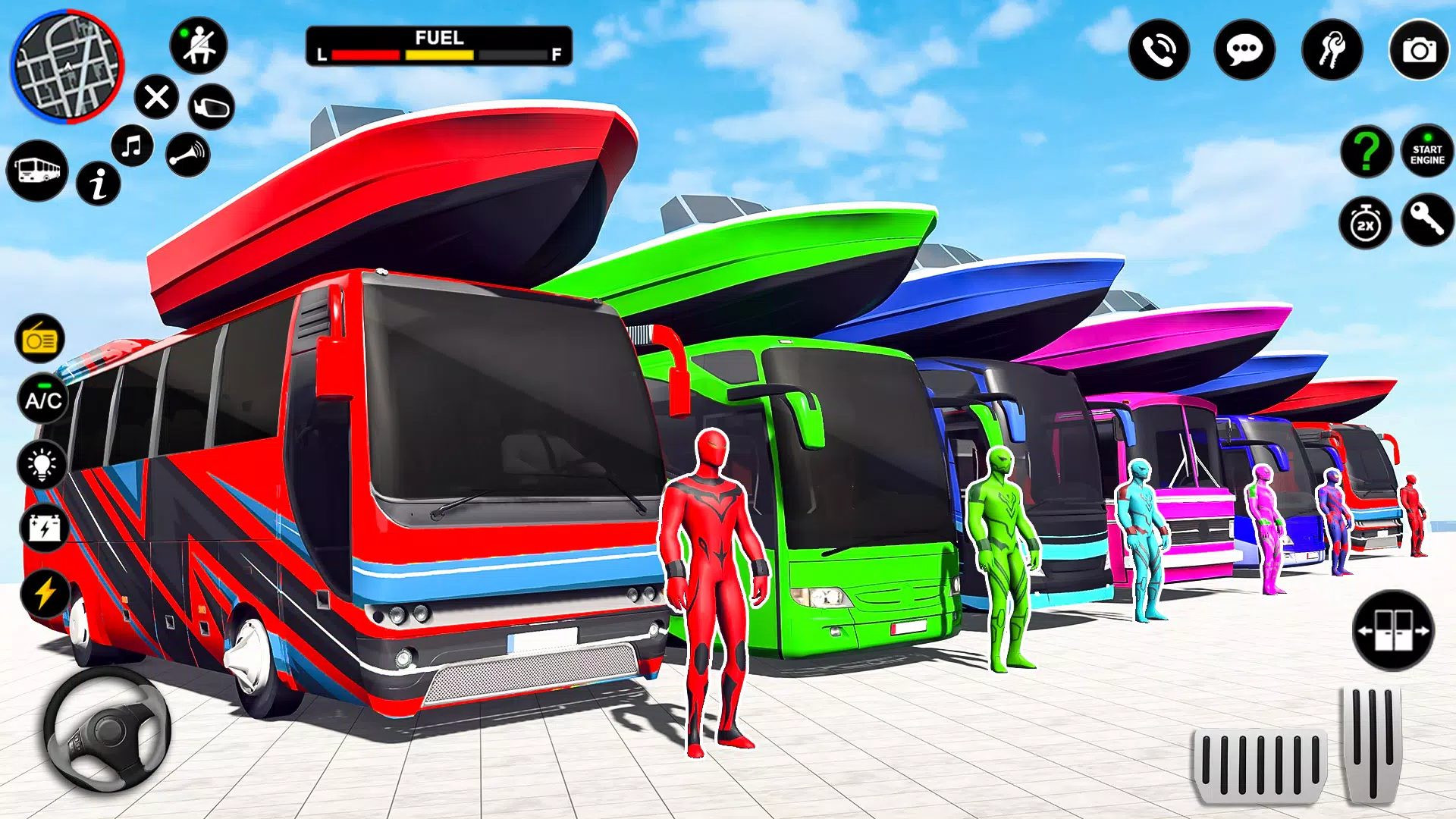This screenshot has height=819, width=1456.
Task: Toggle the side mirror view
Action: (211, 107)
